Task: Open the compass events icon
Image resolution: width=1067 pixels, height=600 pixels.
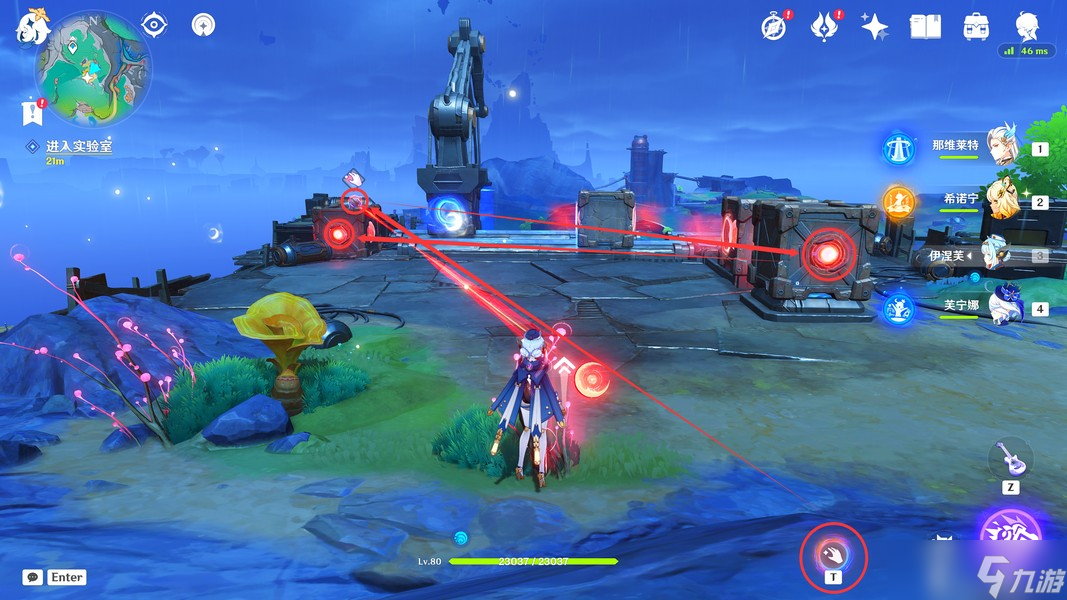Action: click(x=773, y=26)
